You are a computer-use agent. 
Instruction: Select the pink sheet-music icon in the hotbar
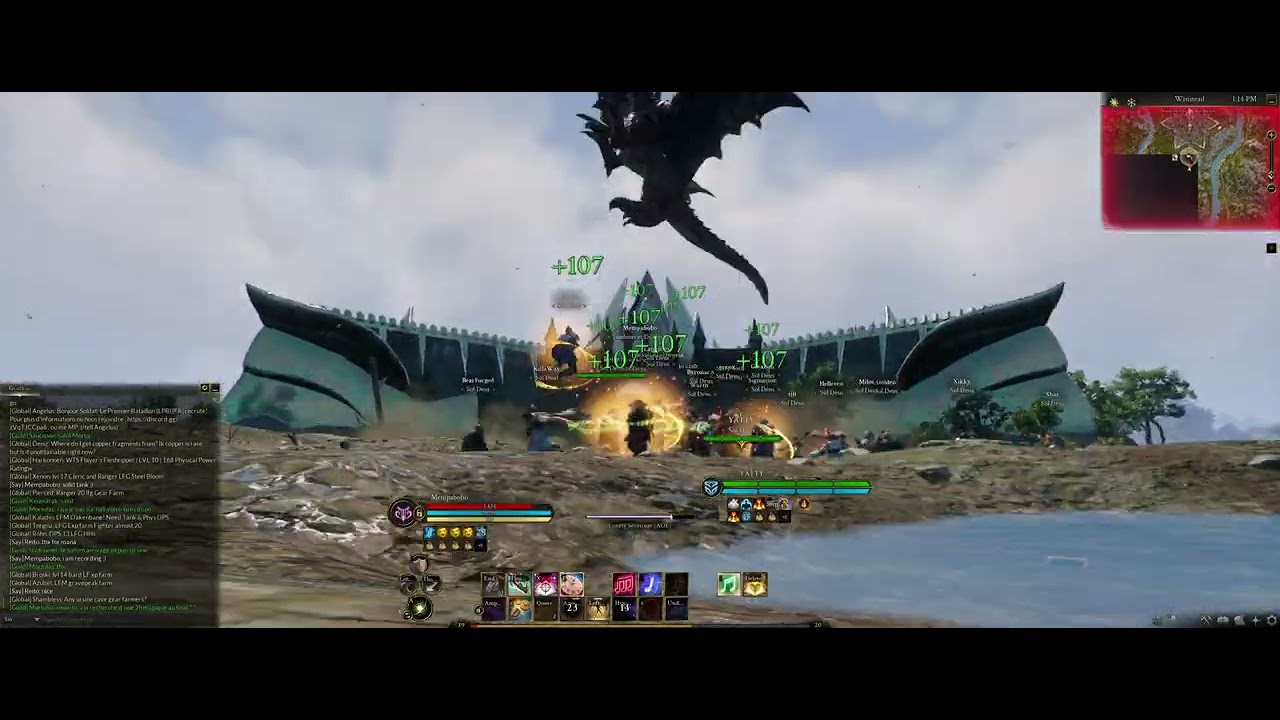(x=626, y=583)
